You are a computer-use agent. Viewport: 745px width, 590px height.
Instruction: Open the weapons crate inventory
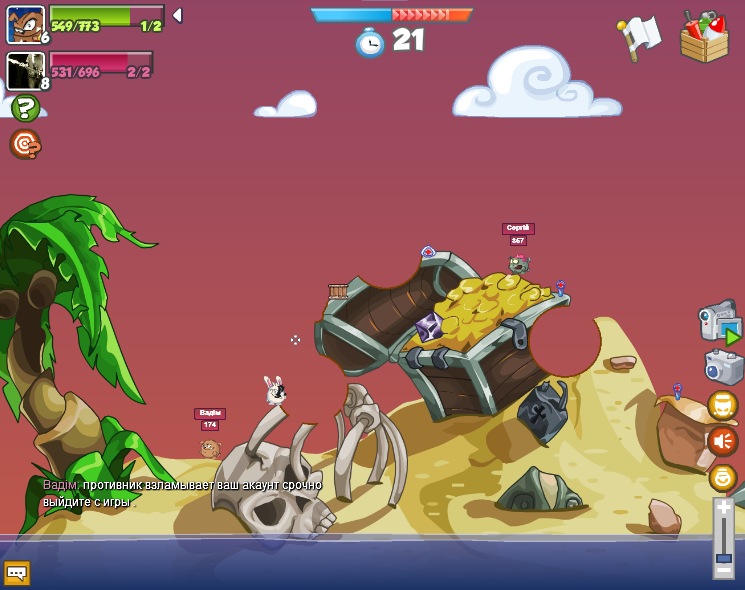coord(704,38)
